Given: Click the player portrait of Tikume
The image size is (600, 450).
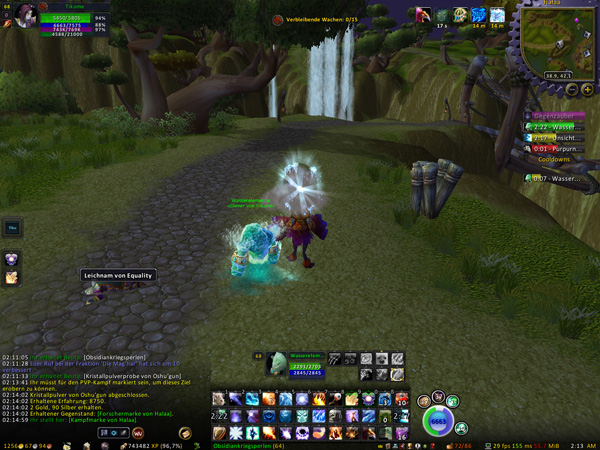Looking at the screenshot, I should [x=22, y=14].
